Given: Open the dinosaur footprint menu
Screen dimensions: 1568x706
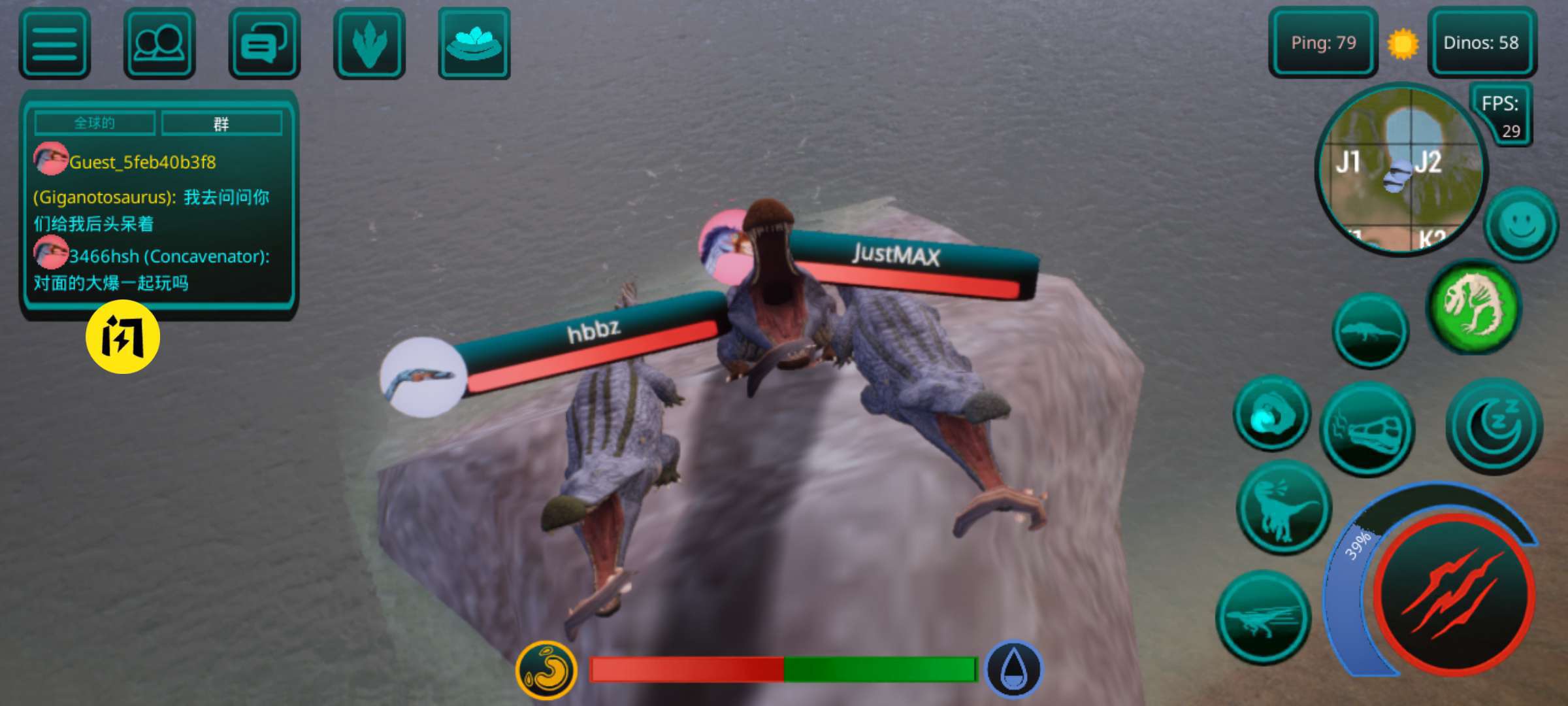Looking at the screenshot, I should (369, 44).
